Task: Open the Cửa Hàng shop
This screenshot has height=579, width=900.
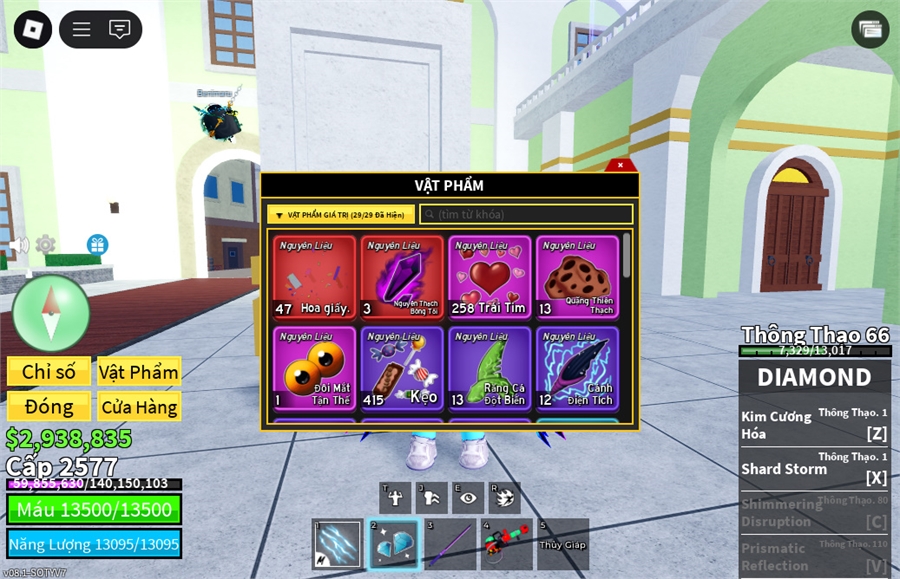Action: [x=139, y=406]
